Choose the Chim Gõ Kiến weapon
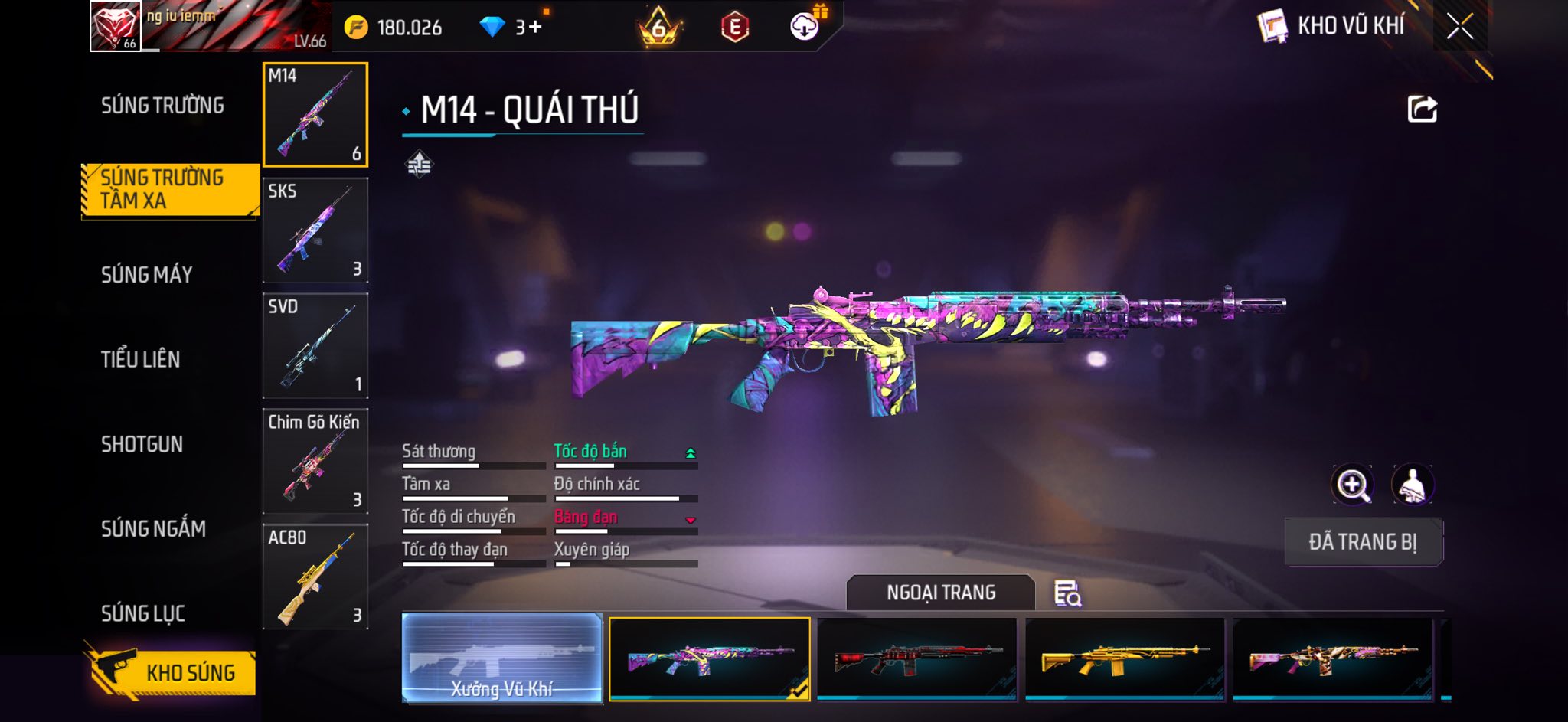Viewport: 1568px width, 722px height. click(315, 461)
